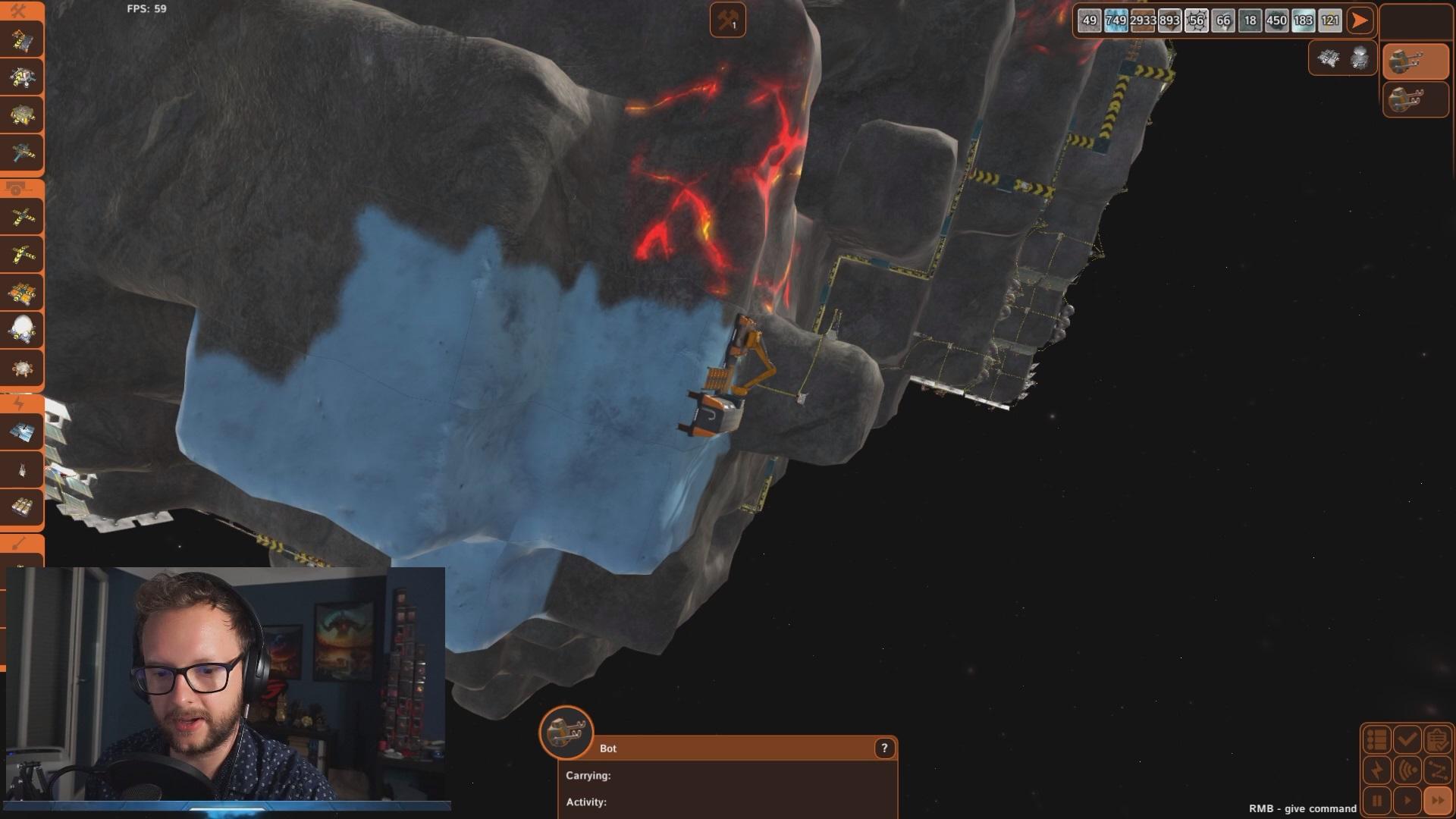Image resolution: width=1456 pixels, height=819 pixels.
Task: Choose the first building in the construction toolbar
Action: coord(22,39)
